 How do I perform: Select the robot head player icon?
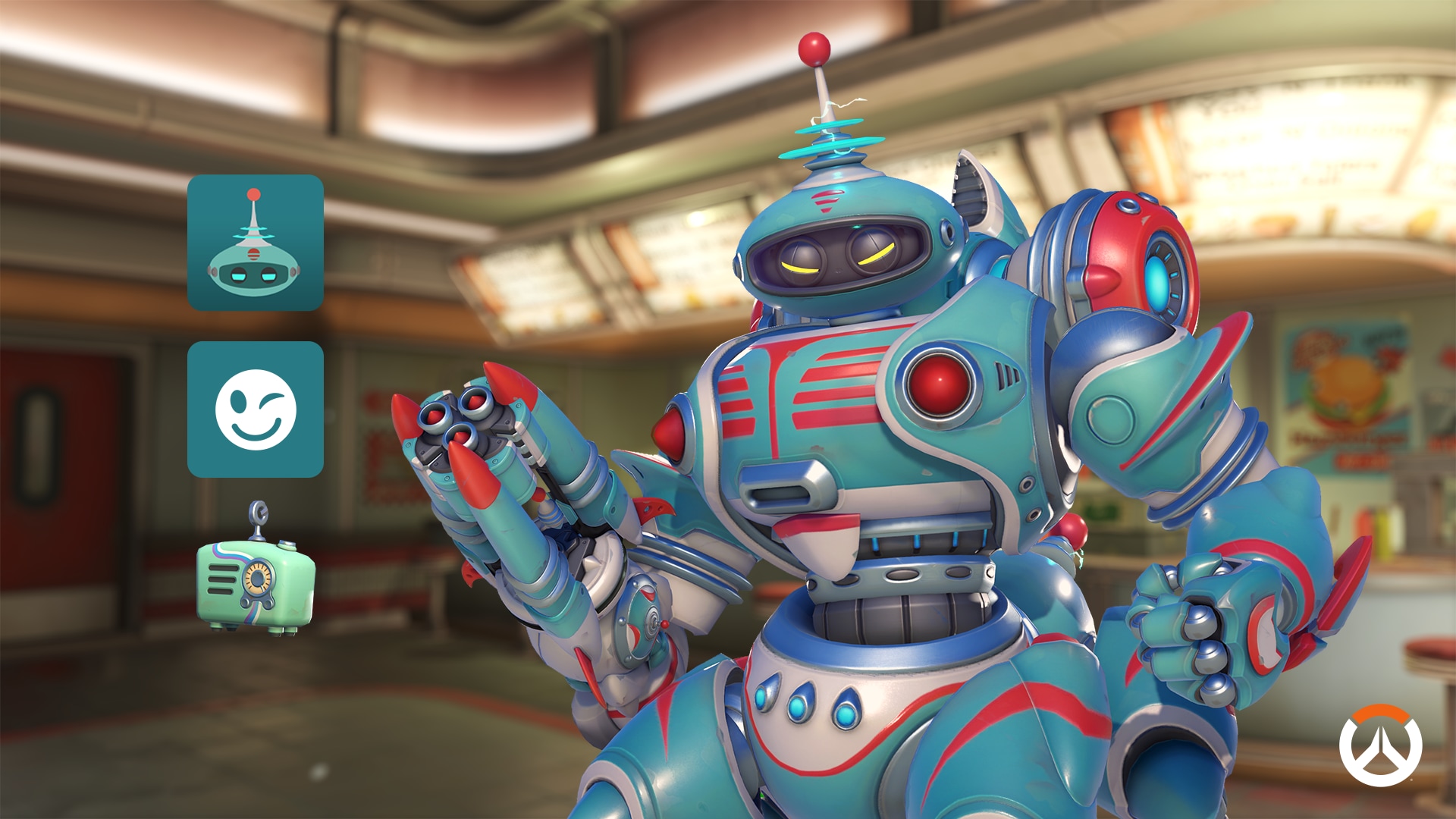tap(255, 243)
